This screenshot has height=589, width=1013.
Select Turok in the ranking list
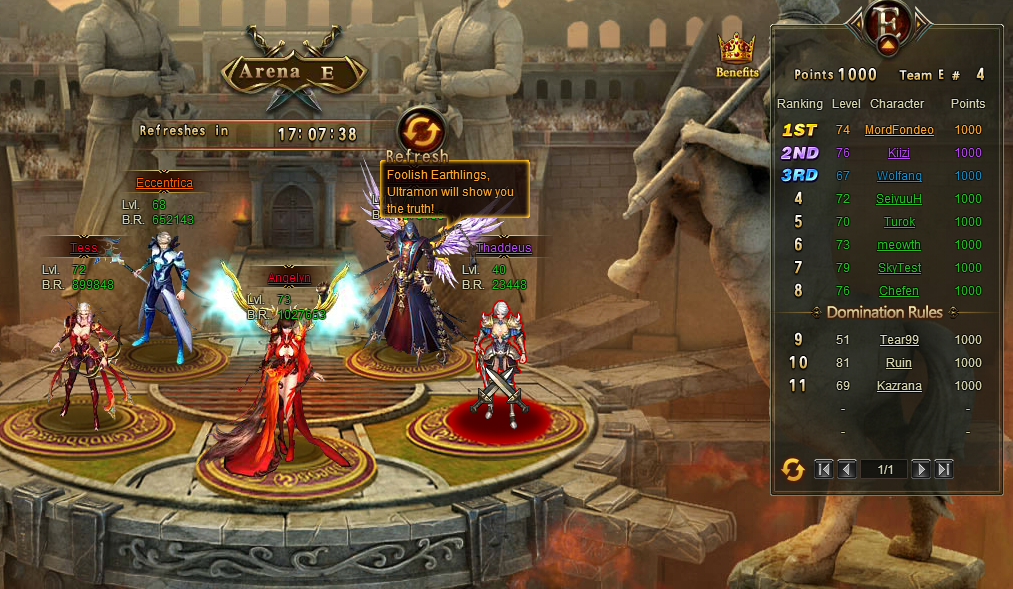(x=899, y=222)
